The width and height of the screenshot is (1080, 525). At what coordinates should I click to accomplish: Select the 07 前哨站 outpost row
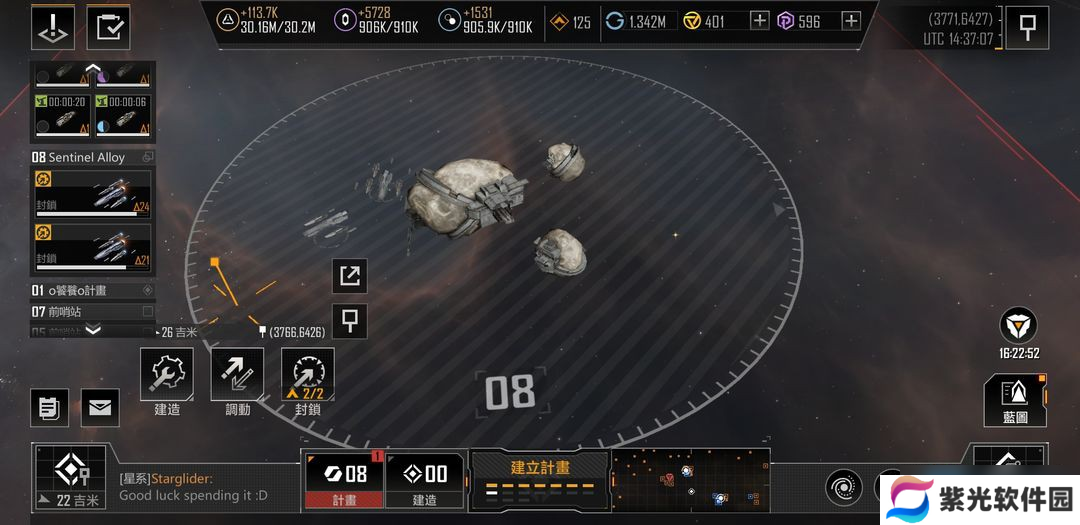pos(92,311)
